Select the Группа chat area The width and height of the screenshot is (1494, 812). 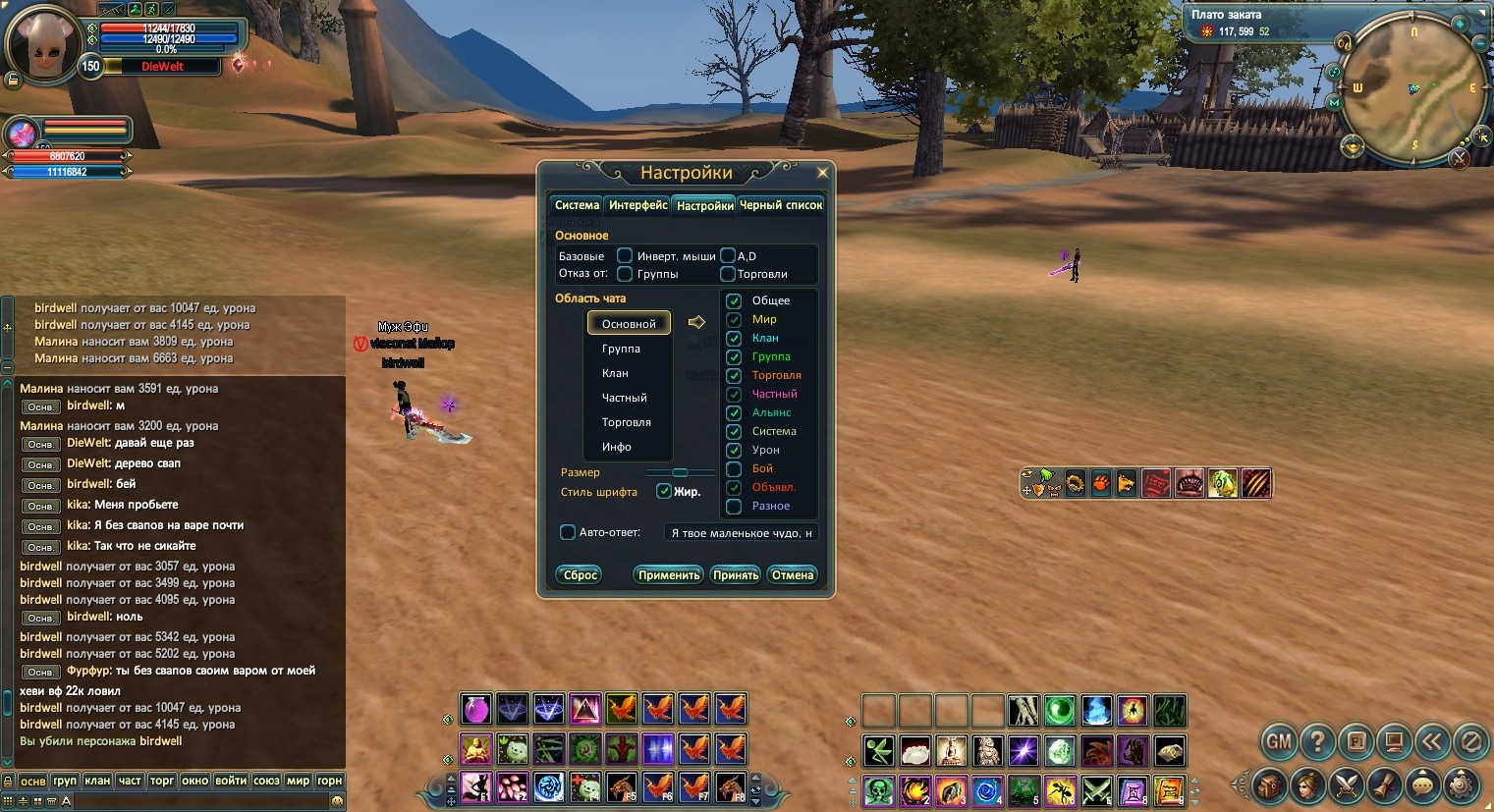coord(621,349)
